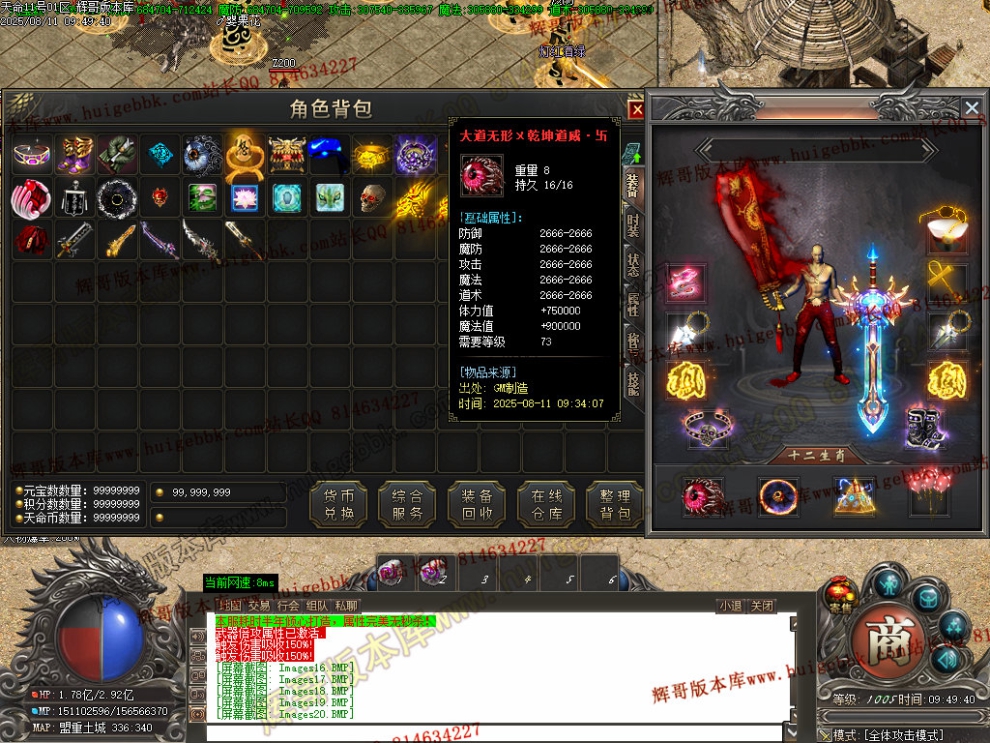Viewport: 990px width, 743px height.
Task: Click the equipped red eye orb slot
Action: pos(702,495)
